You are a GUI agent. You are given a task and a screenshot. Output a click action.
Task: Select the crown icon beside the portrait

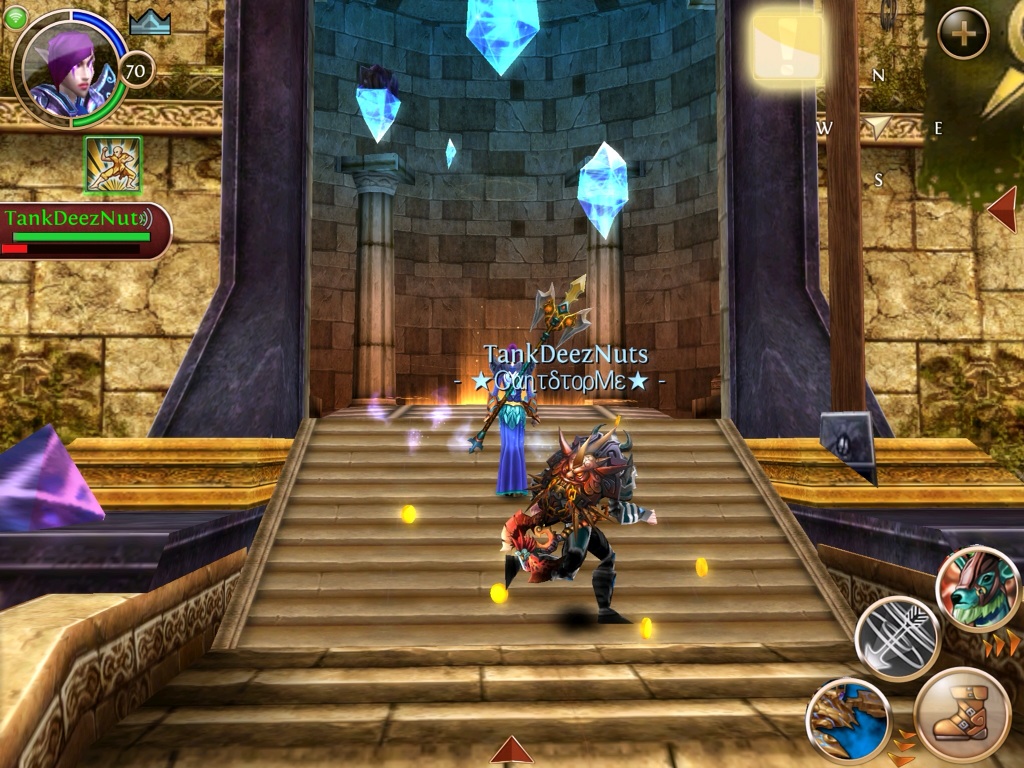150,23
